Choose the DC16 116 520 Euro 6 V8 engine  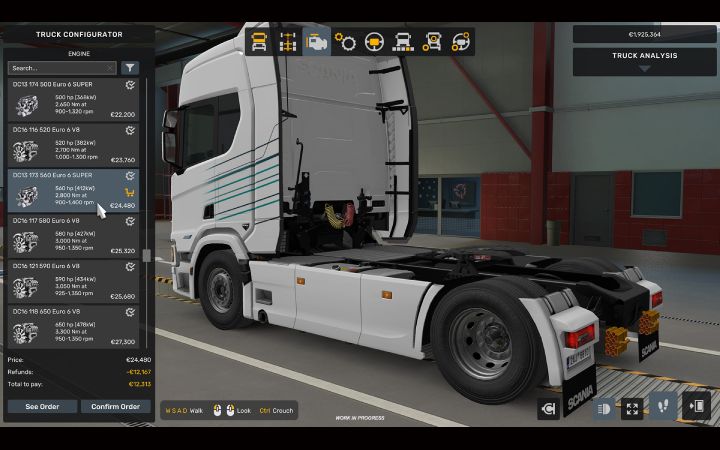pyautogui.click(x=75, y=146)
